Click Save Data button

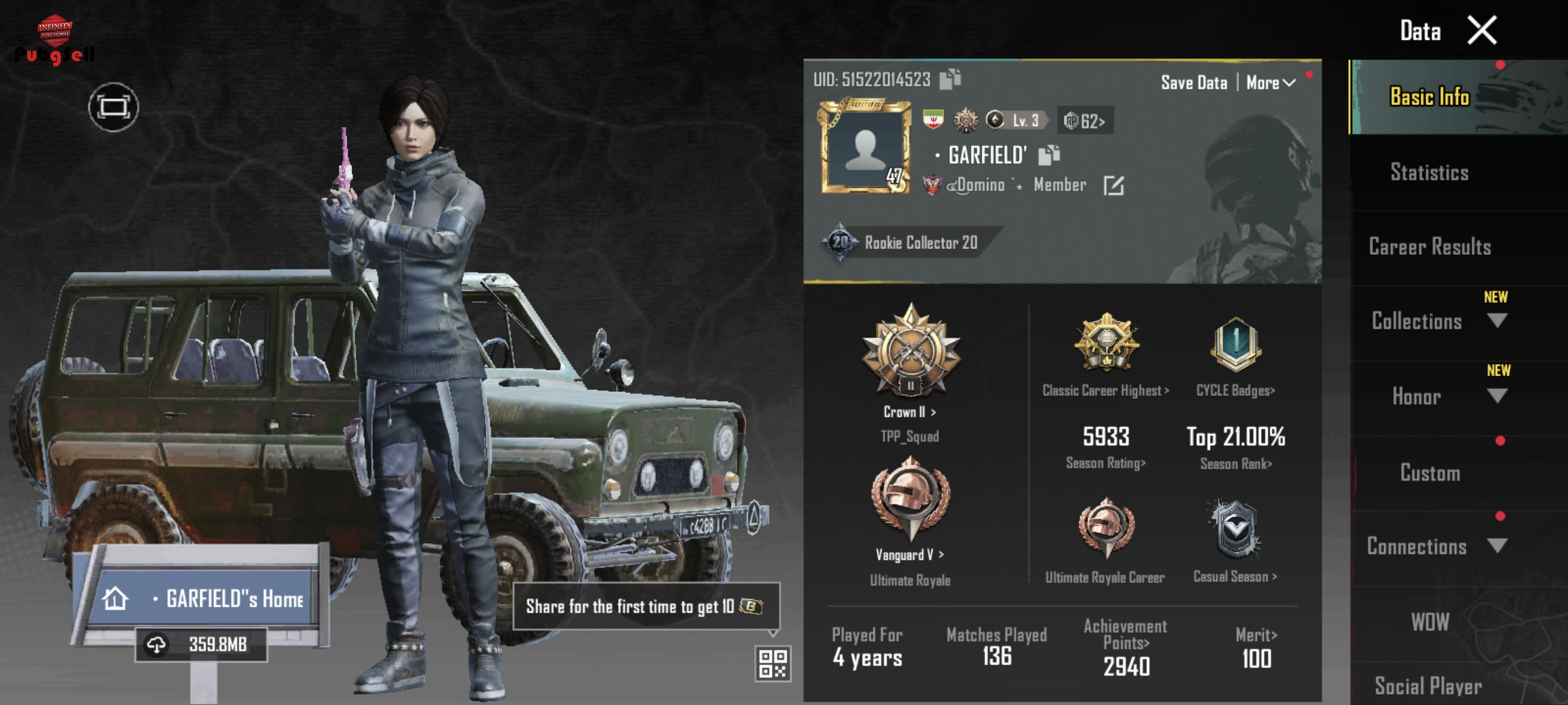(1193, 83)
